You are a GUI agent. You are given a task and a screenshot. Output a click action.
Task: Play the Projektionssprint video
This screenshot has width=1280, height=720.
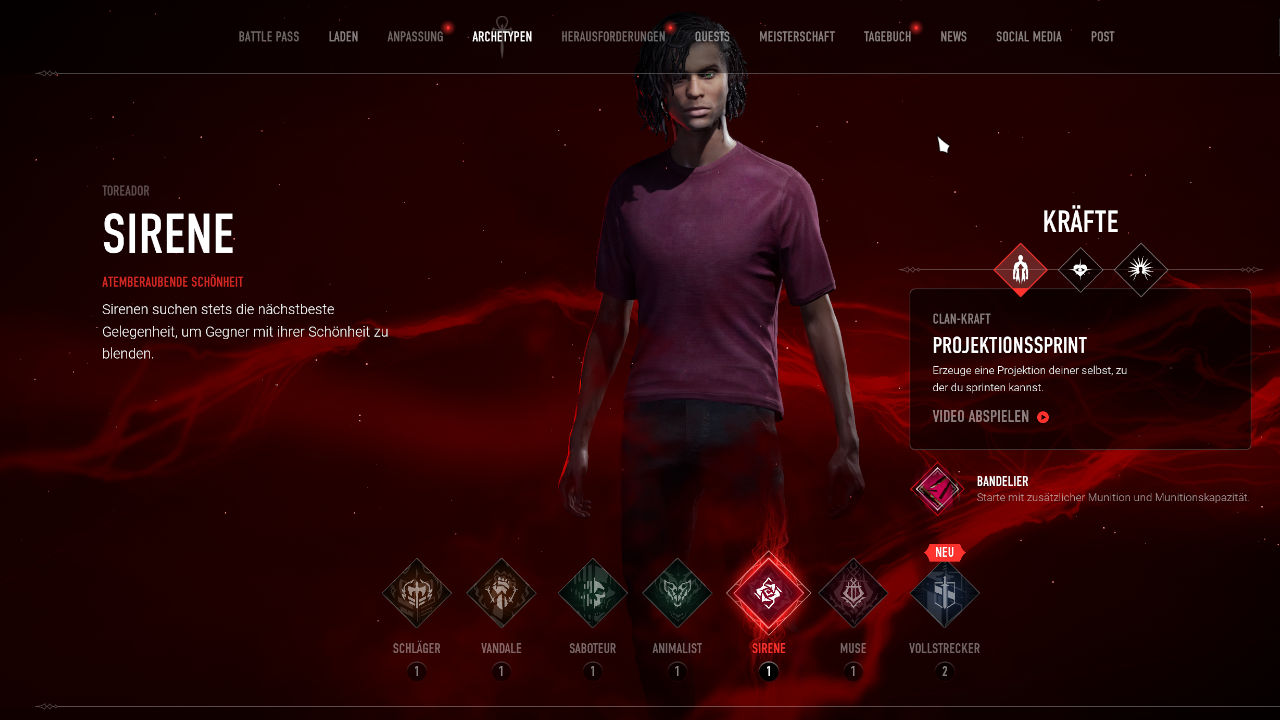pos(990,417)
